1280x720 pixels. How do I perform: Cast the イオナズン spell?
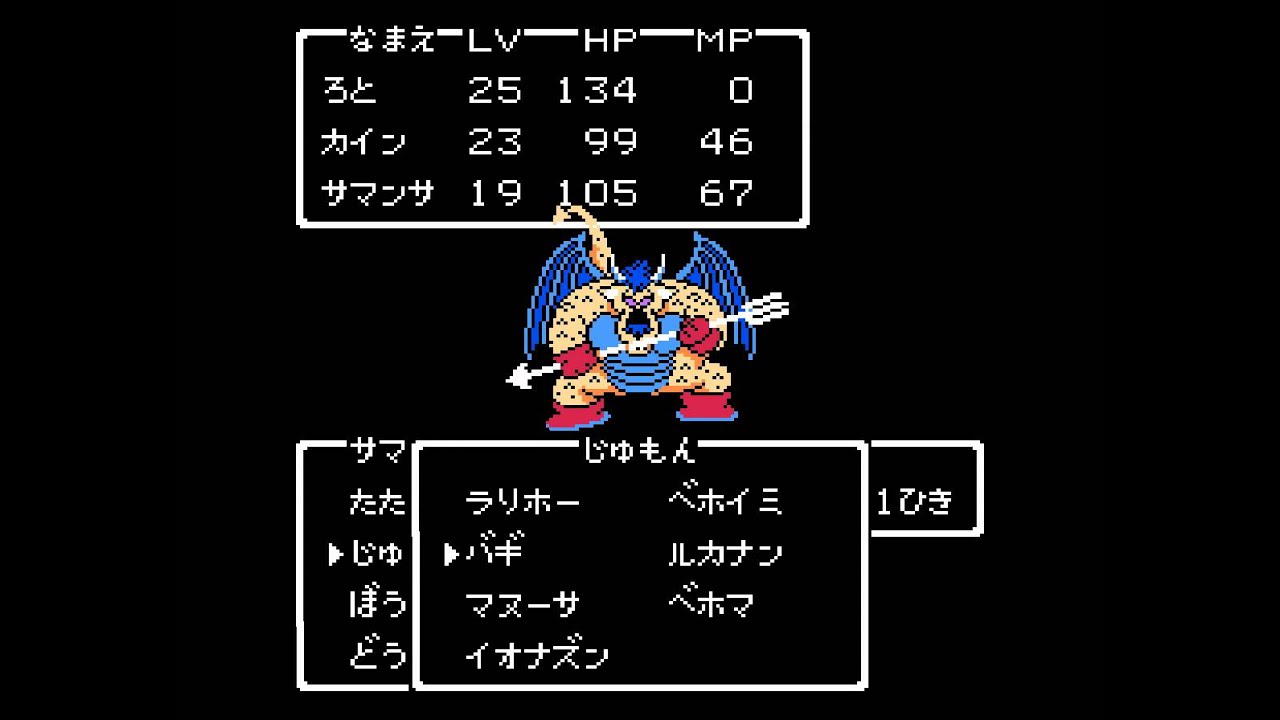tap(535, 655)
